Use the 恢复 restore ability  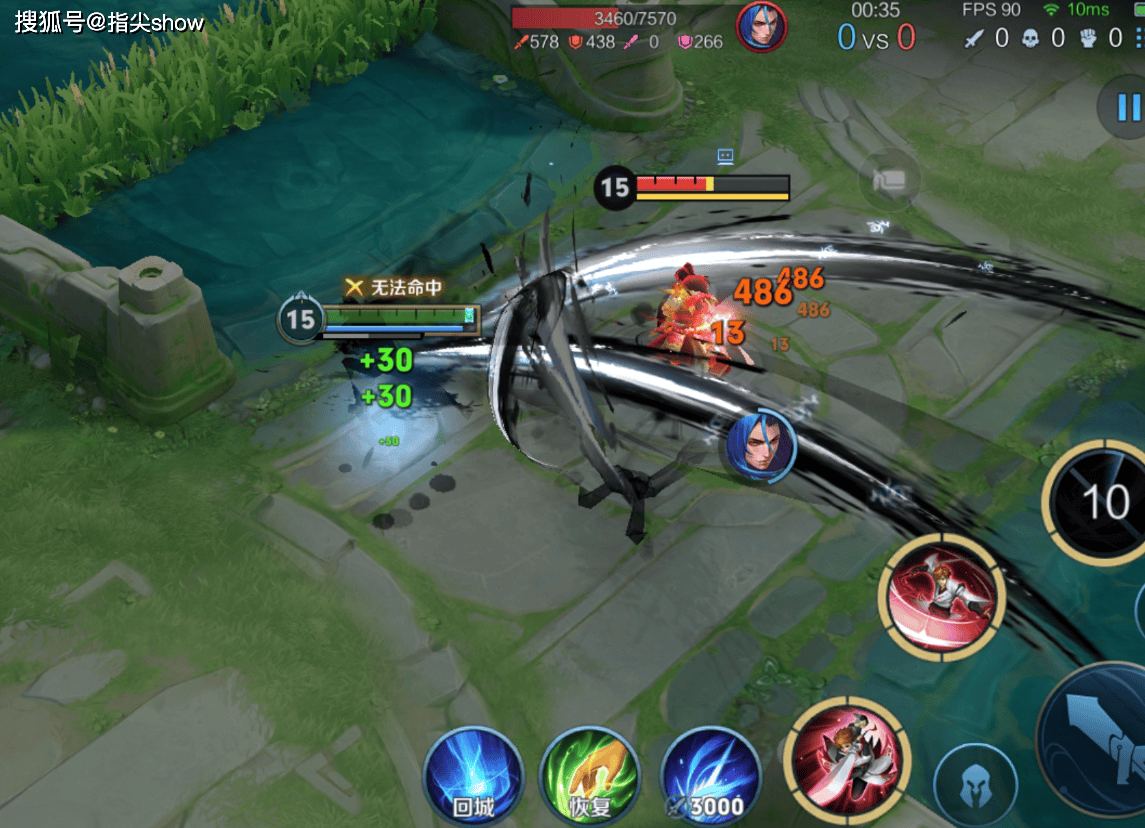590,776
